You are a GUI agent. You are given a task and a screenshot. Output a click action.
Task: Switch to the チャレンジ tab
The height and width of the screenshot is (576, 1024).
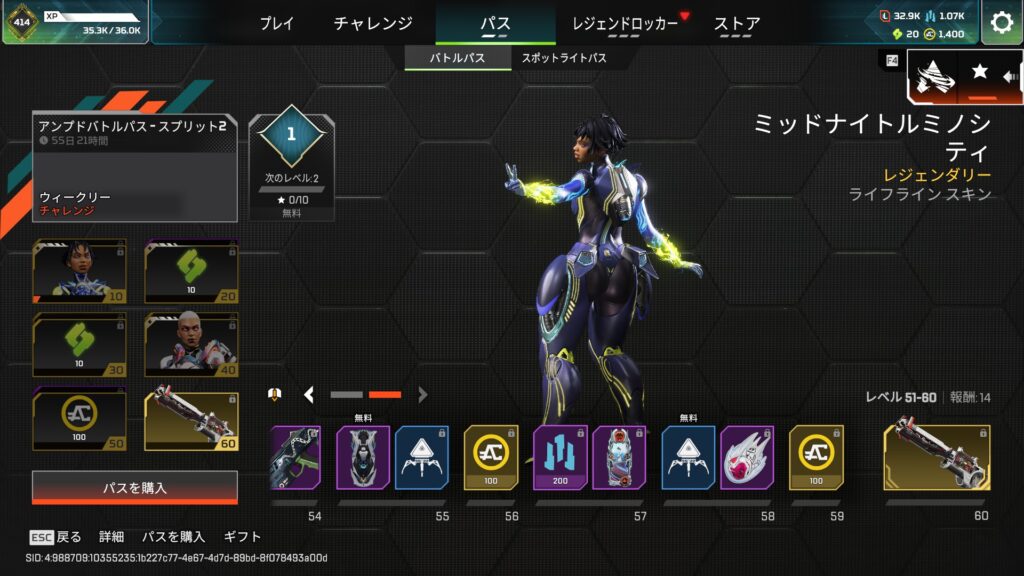point(373,23)
